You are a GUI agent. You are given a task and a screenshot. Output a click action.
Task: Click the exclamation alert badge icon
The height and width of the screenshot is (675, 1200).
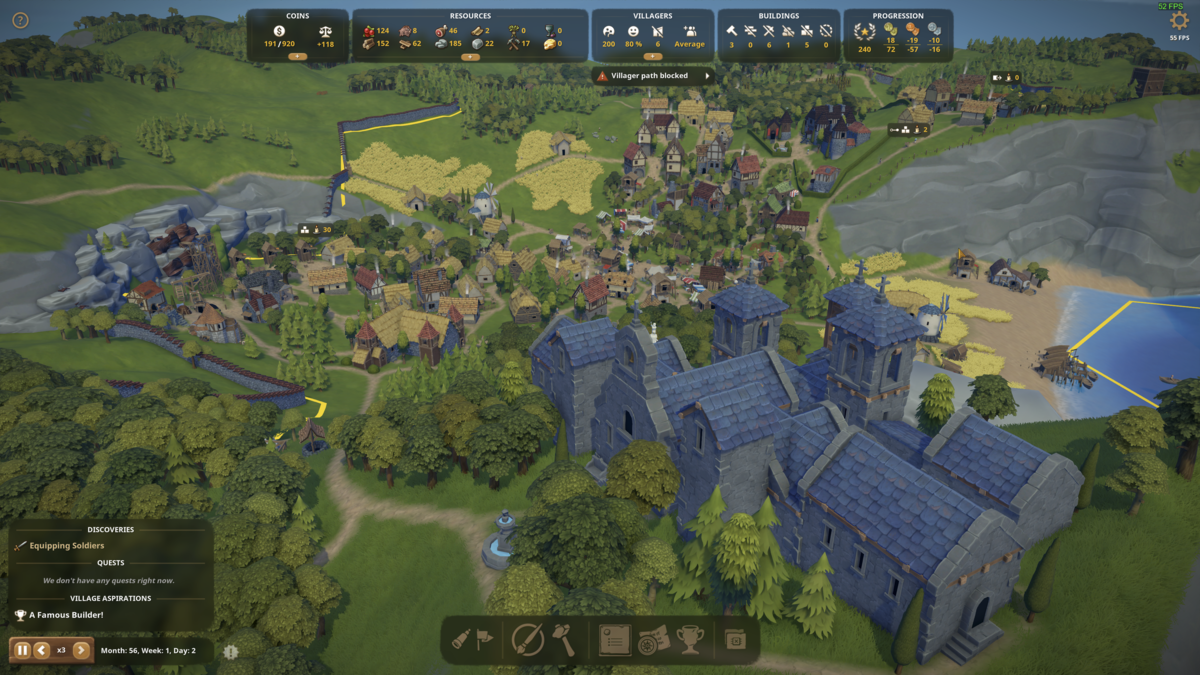[x=231, y=652]
